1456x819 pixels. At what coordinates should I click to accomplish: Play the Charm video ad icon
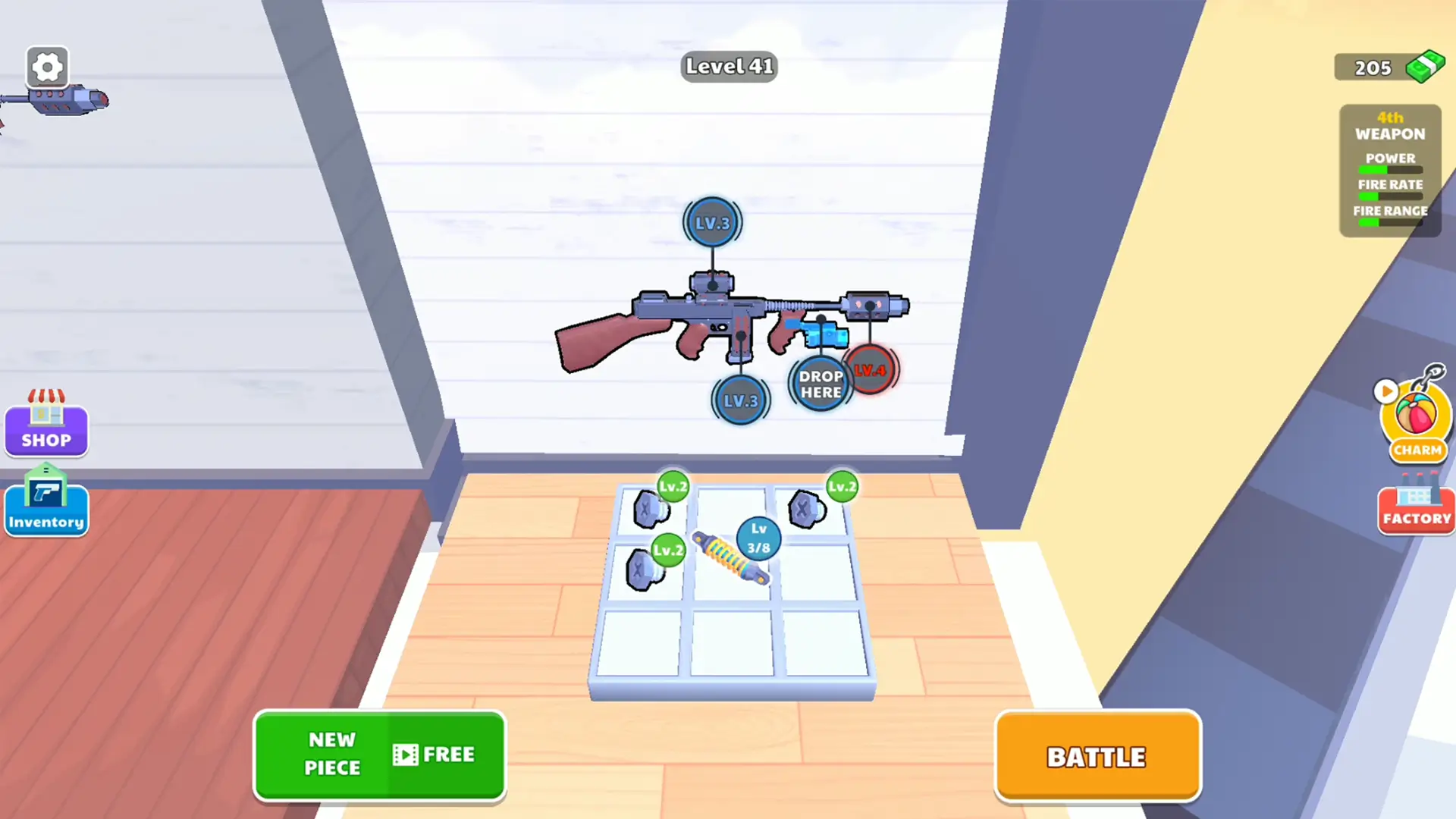point(1387,391)
